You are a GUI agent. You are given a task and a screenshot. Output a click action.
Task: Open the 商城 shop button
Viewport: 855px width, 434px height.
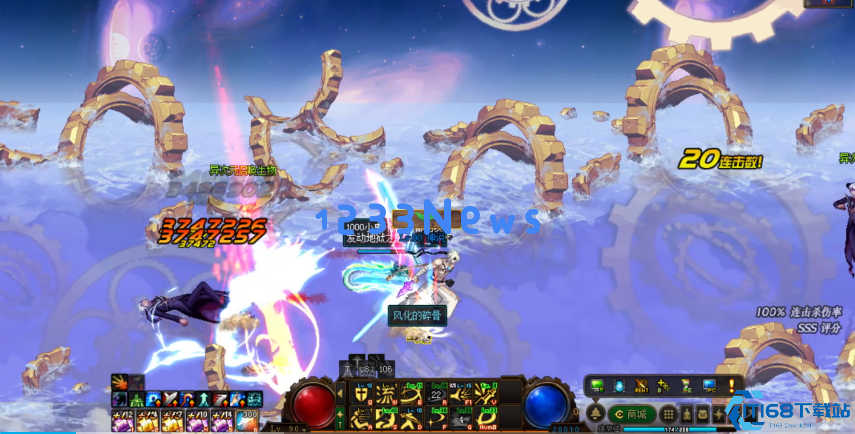(x=632, y=414)
